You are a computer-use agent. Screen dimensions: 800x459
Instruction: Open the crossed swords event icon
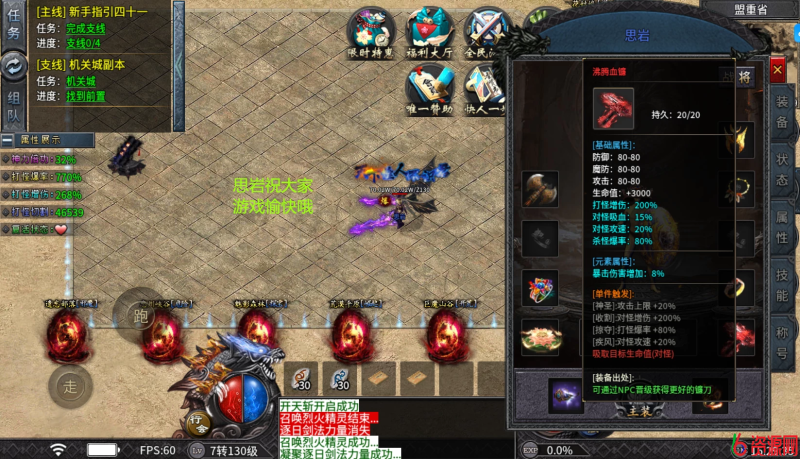click(488, 31)
